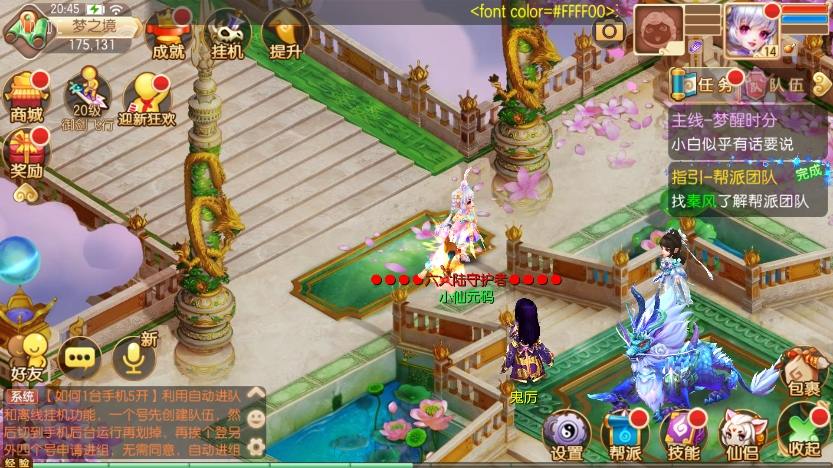Activate 挂机 auto-battle mode
Screen dimensions: 833x468
pos(228,35)
